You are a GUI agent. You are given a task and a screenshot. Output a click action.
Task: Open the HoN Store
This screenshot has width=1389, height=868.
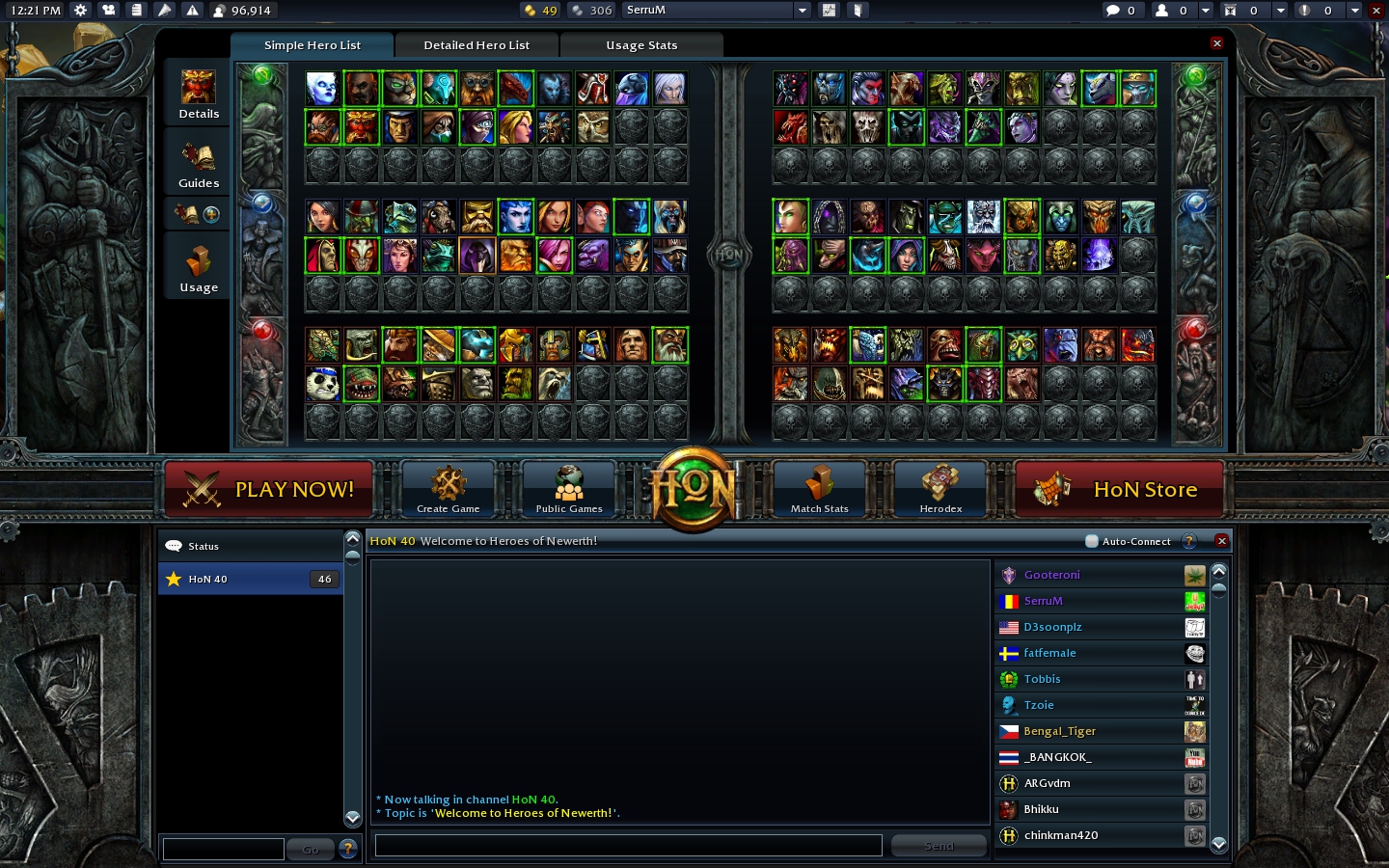tap(1119, 490)
